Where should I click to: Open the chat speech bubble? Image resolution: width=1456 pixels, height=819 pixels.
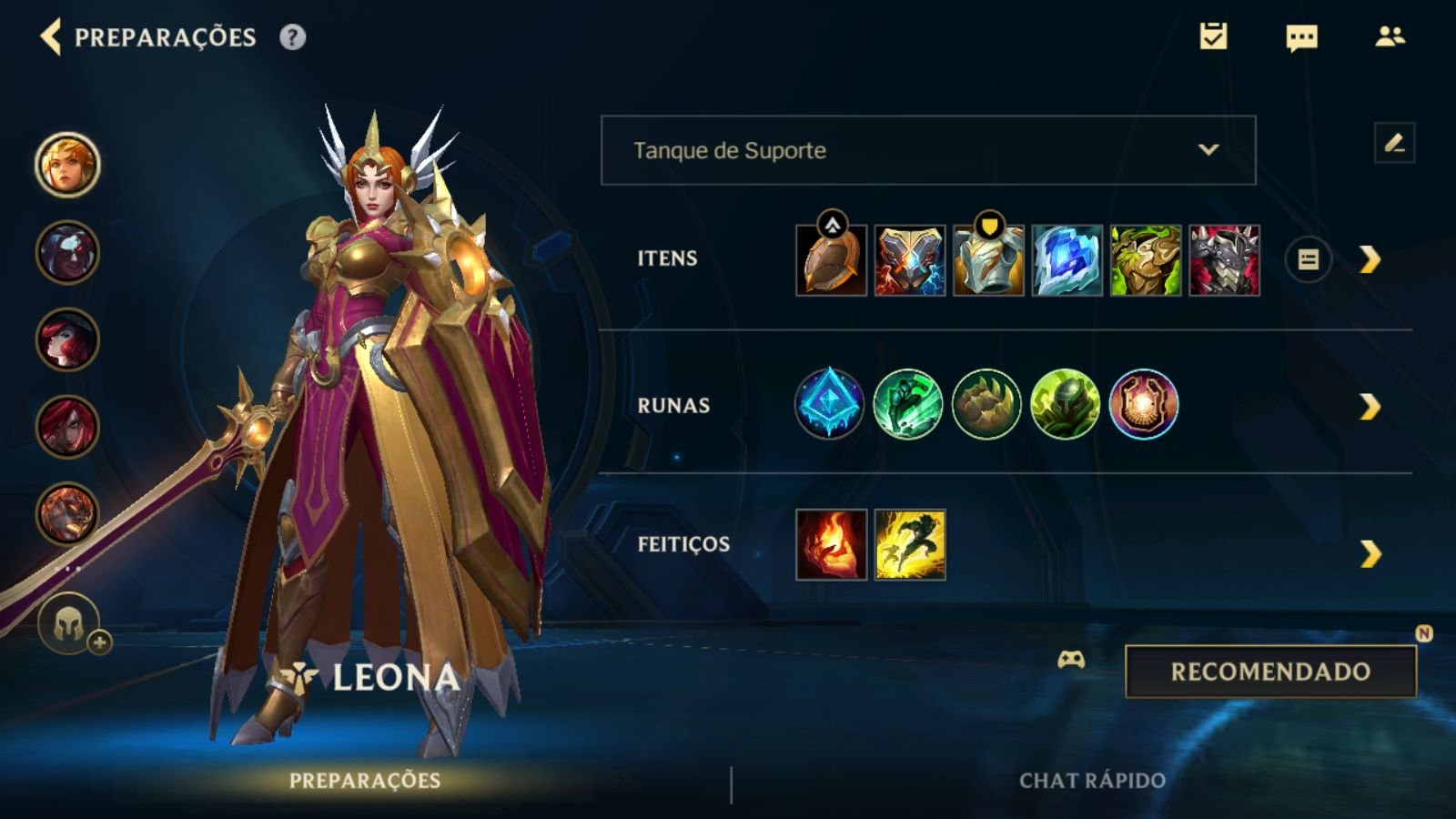click(x=1301, y=37)
